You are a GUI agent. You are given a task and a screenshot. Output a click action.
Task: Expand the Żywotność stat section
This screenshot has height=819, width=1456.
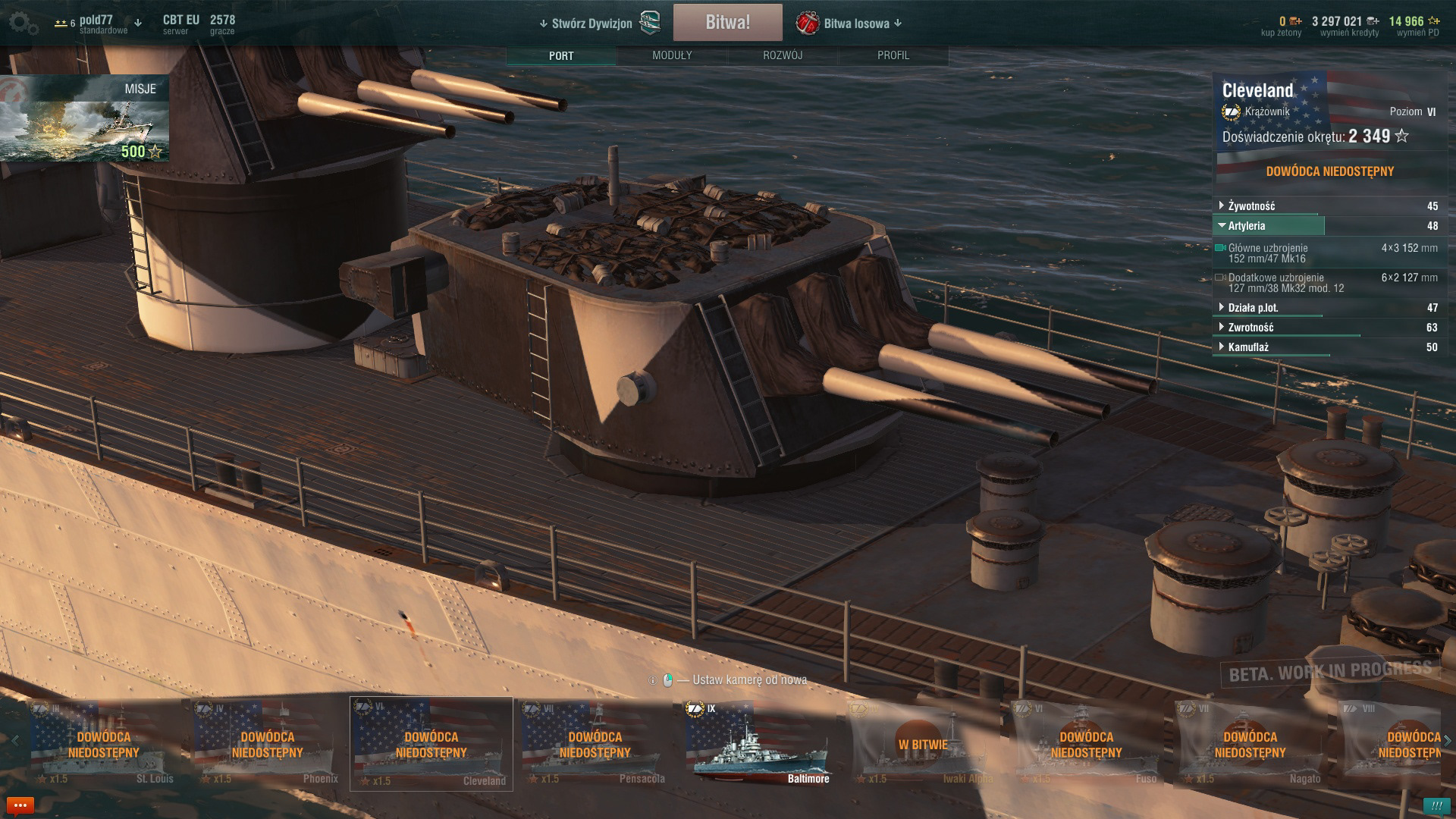(x=1251, y=206)
